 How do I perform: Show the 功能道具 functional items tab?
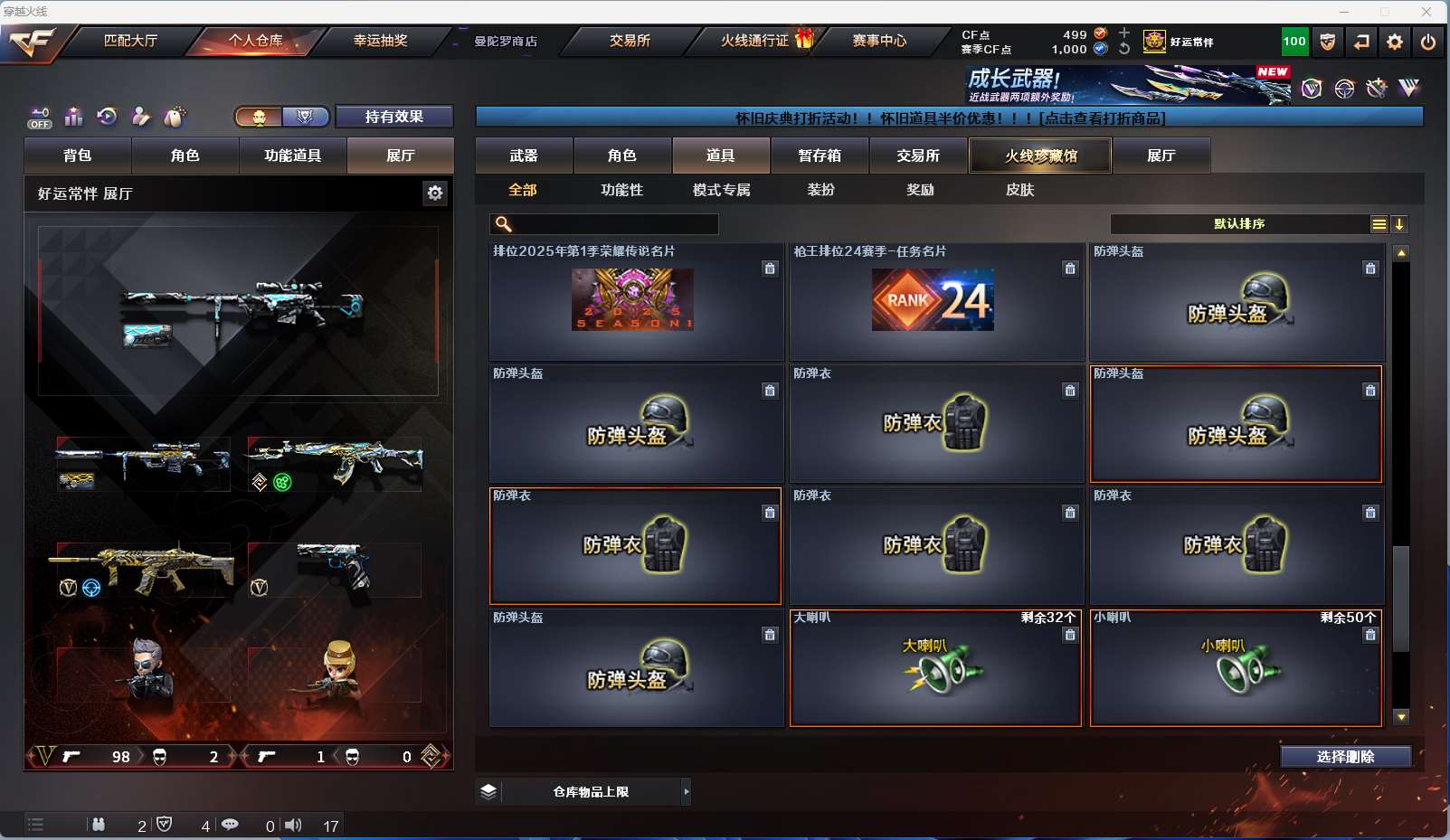pyautogui.click(x=292, y=156)
